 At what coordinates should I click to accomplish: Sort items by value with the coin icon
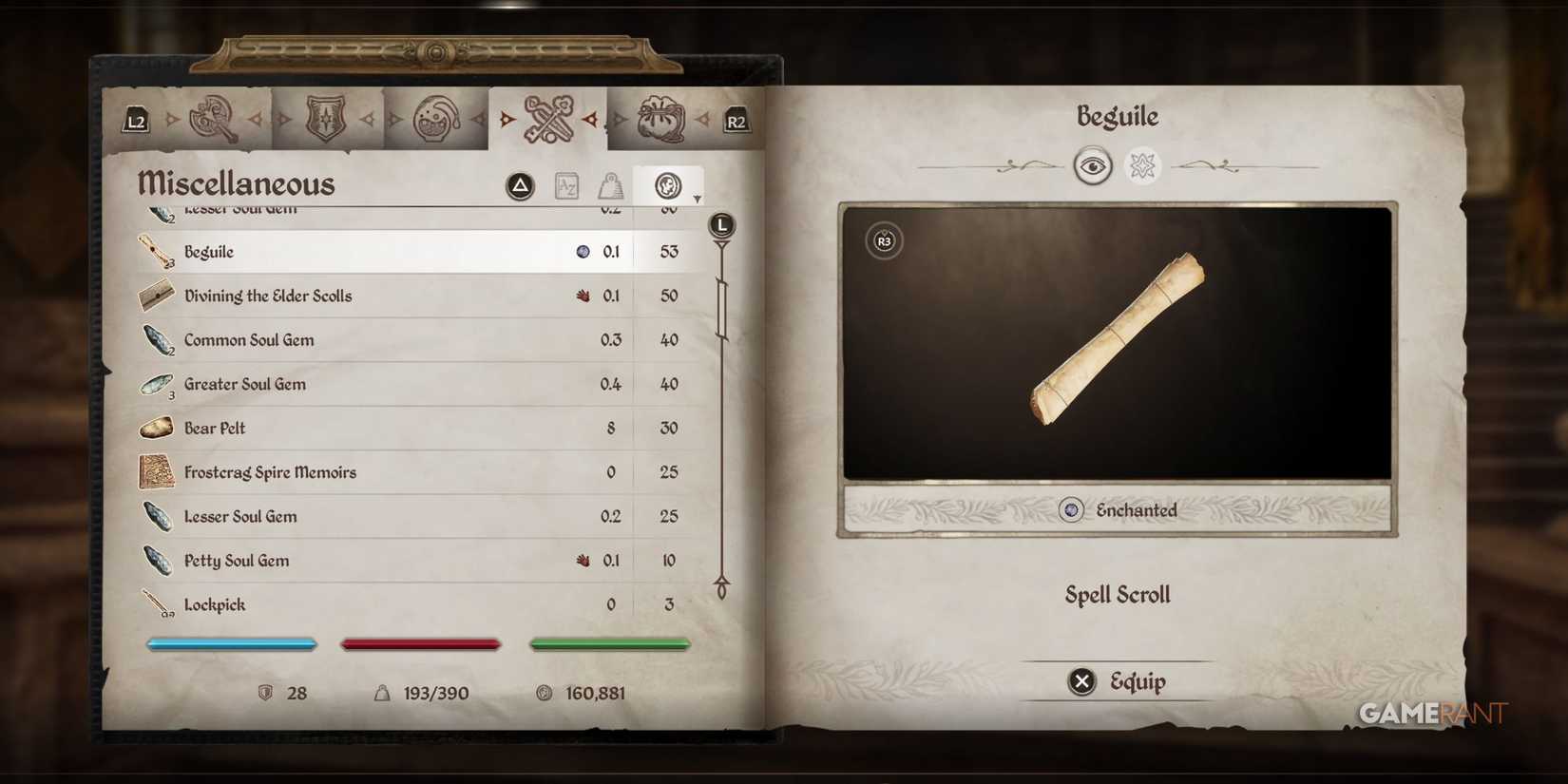pos(669,186)
